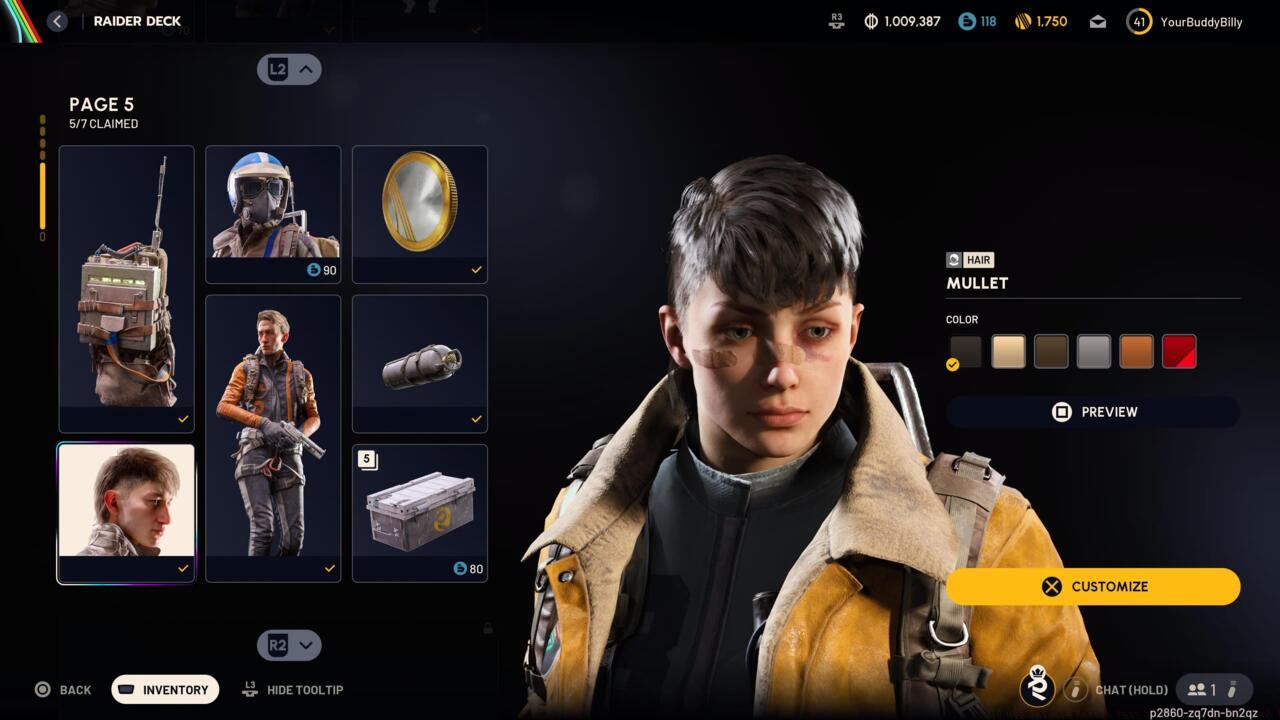Viewport: 1280px width, 720px height.
Task: Pick the grenade canister reward tile
Action: (420, 363)
